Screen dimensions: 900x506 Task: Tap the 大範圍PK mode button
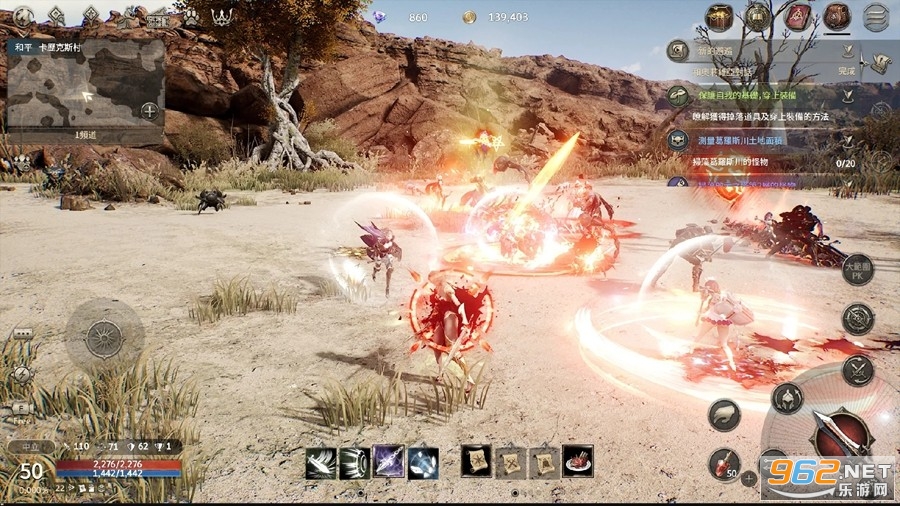(857, 269)
